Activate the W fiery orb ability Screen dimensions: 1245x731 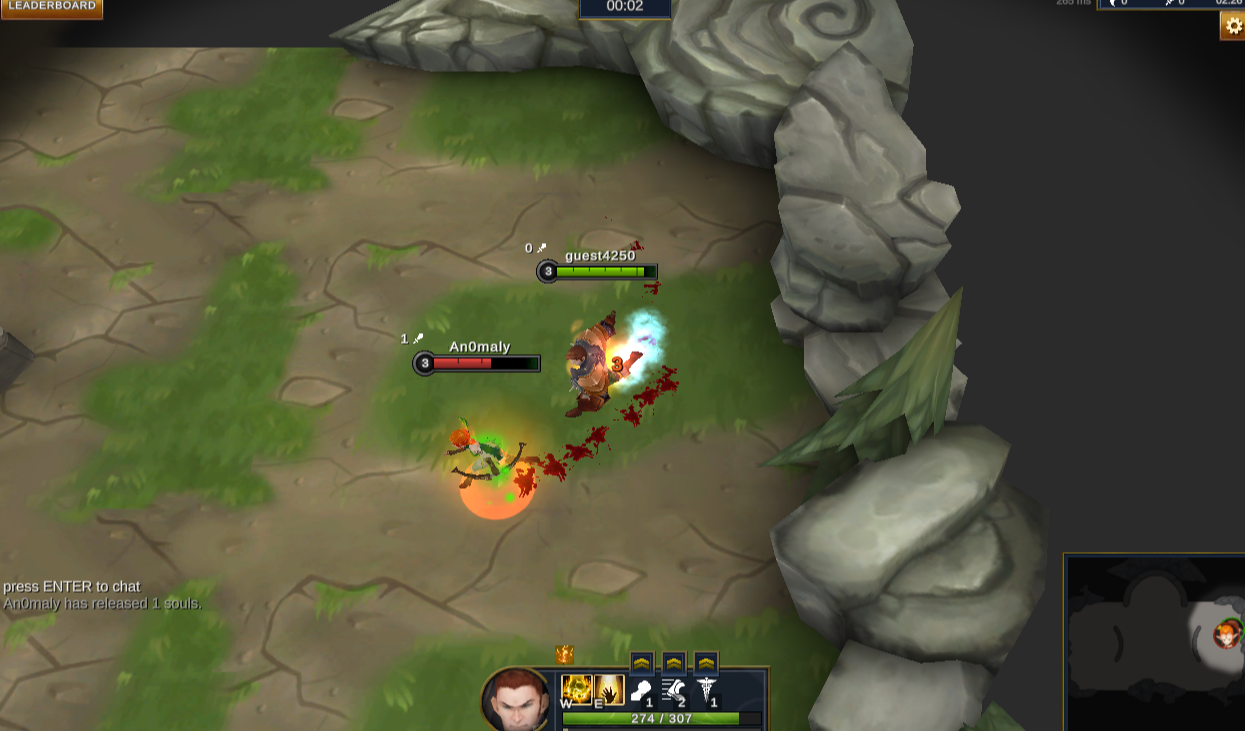[577, 690]
